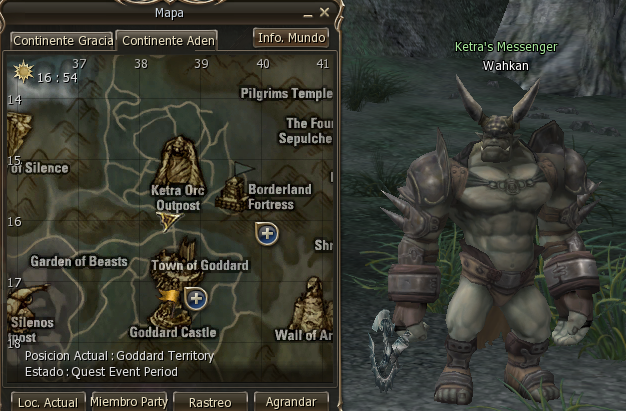Enlarge the map with Agrandar
Screen dimensions: 626x411
coord(291,402)
